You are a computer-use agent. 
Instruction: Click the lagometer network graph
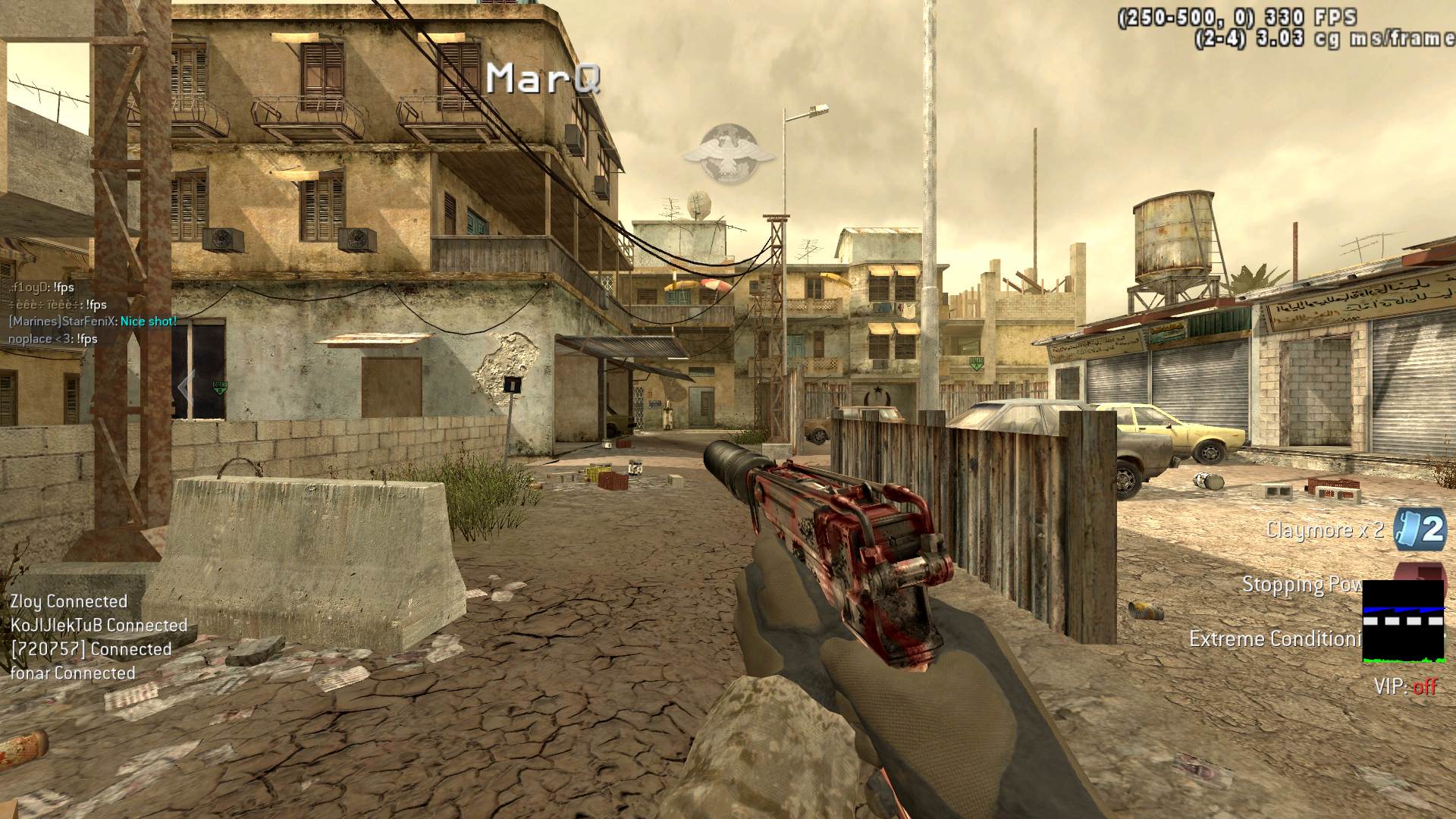1403,622
